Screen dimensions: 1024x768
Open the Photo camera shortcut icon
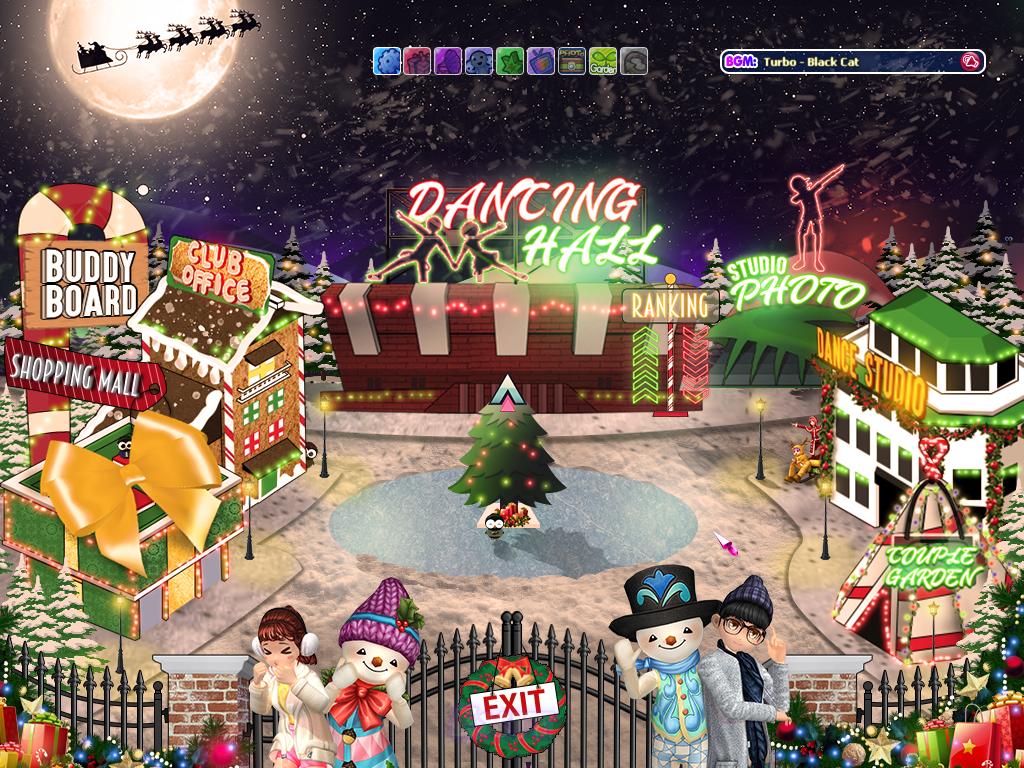(572, 61)
